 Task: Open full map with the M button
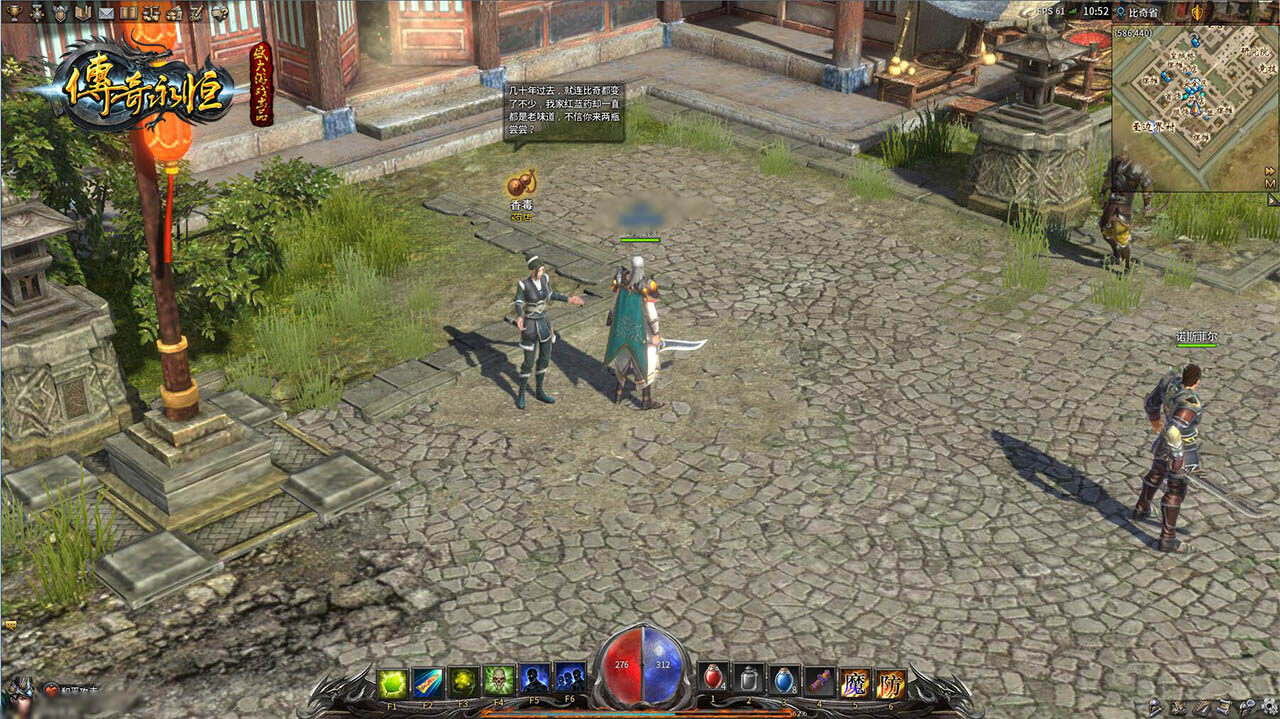coord(1270,184)
